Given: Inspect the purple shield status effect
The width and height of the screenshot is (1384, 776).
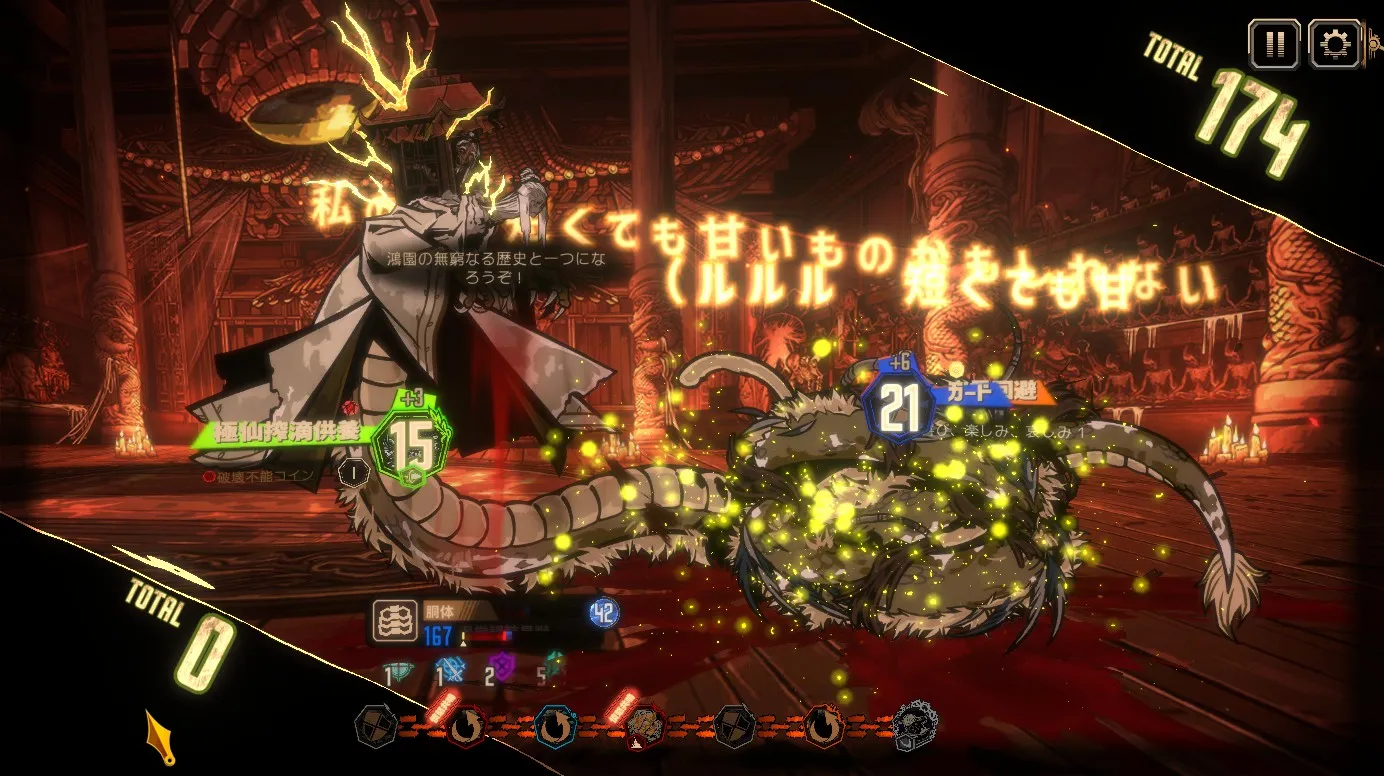Looking at the screenshot, I should 501,668.
